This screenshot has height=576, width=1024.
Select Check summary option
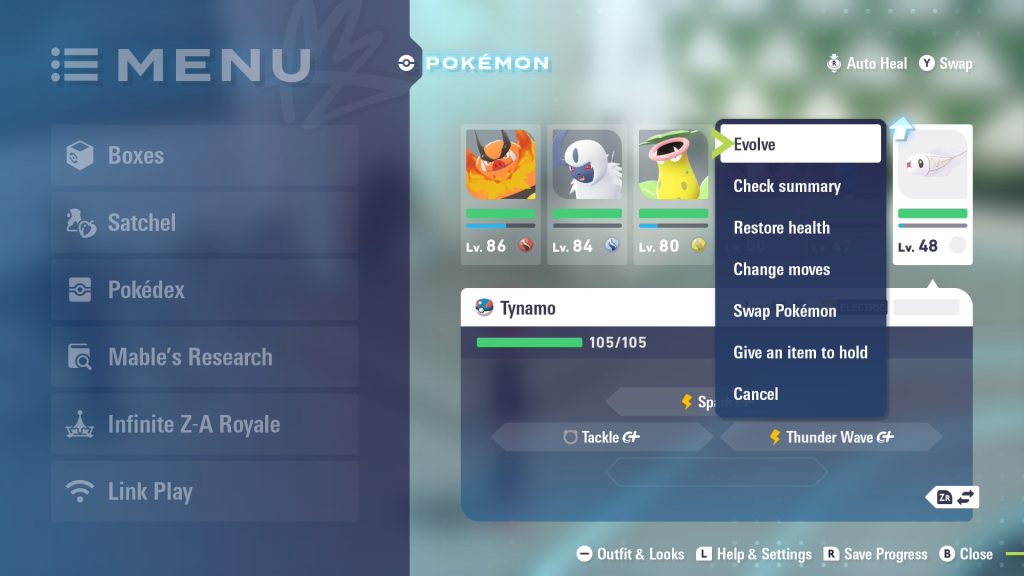[x=800, y=186]
